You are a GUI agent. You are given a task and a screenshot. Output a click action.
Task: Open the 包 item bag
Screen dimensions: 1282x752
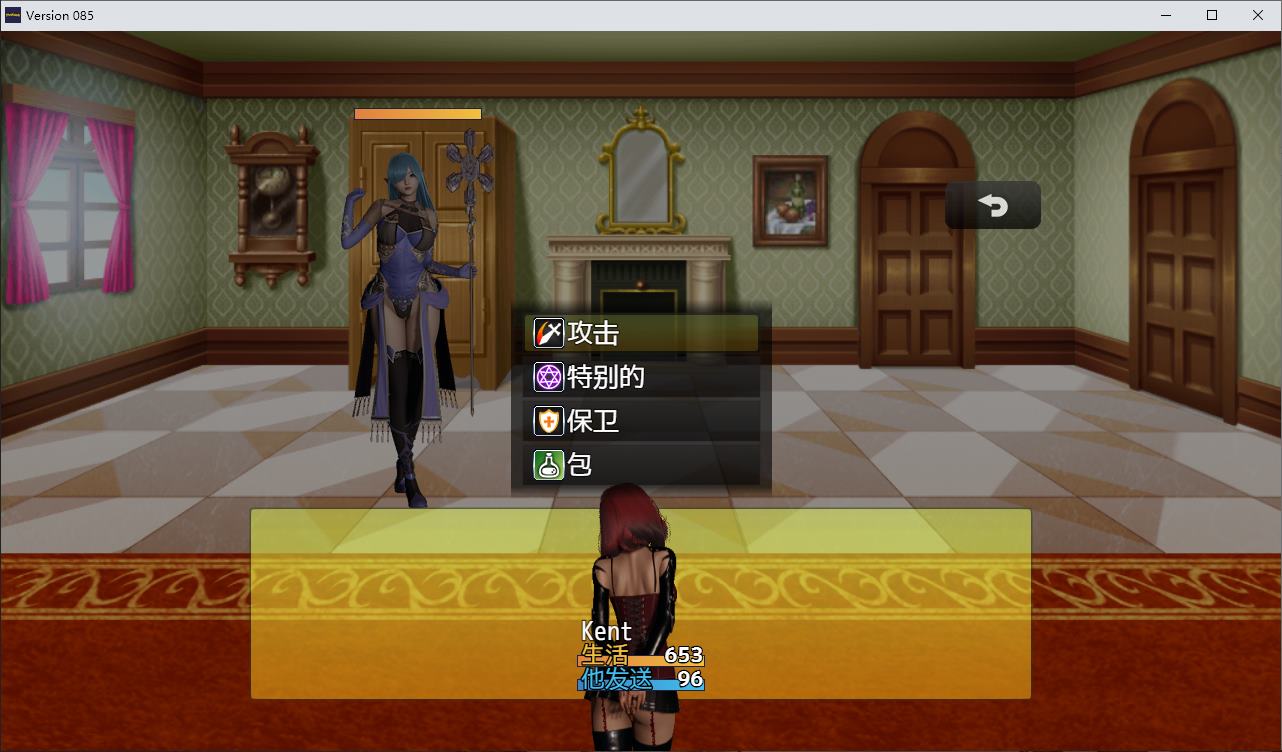(641, 465)
